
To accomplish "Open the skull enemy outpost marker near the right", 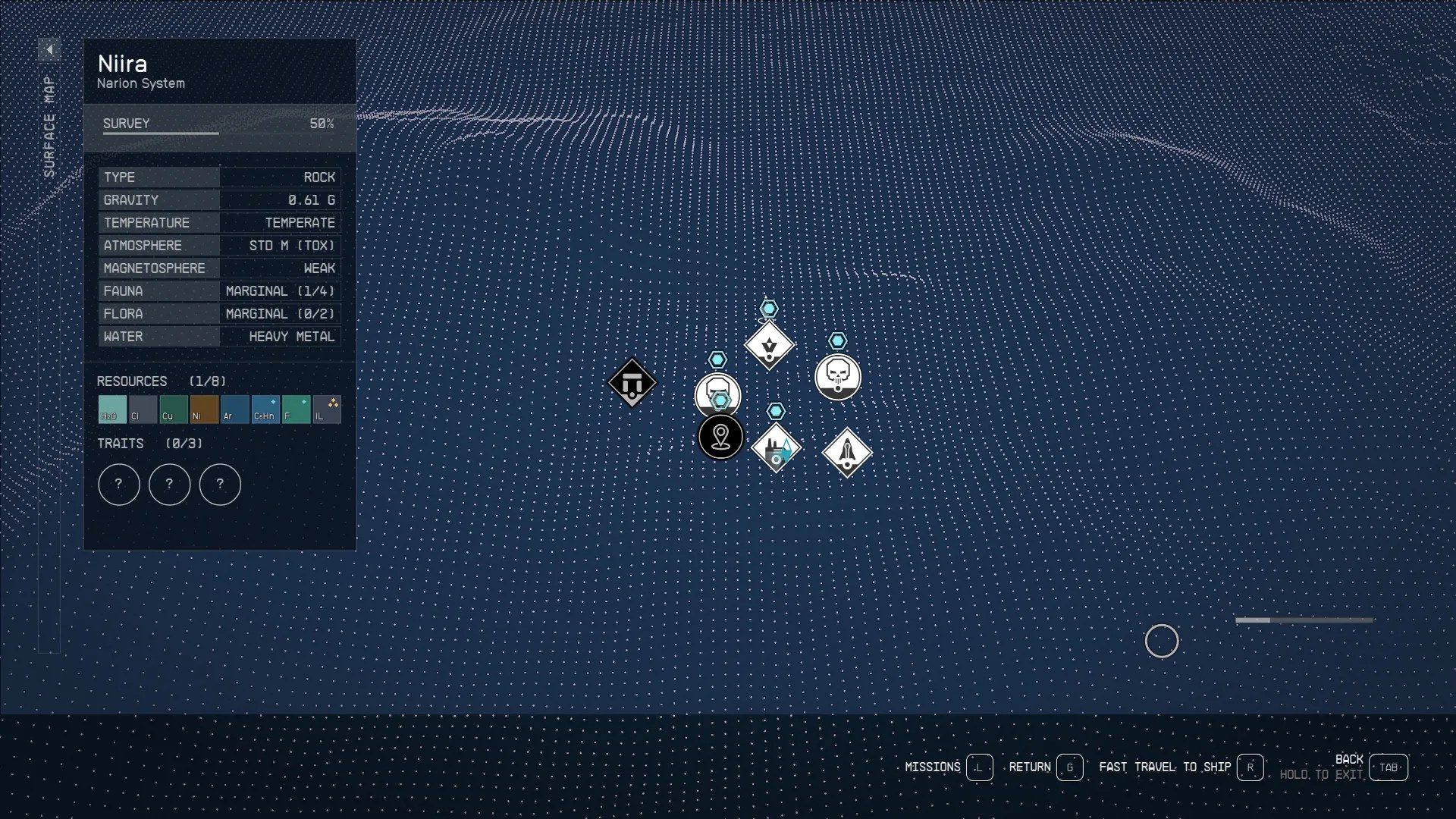I will 838,377.
